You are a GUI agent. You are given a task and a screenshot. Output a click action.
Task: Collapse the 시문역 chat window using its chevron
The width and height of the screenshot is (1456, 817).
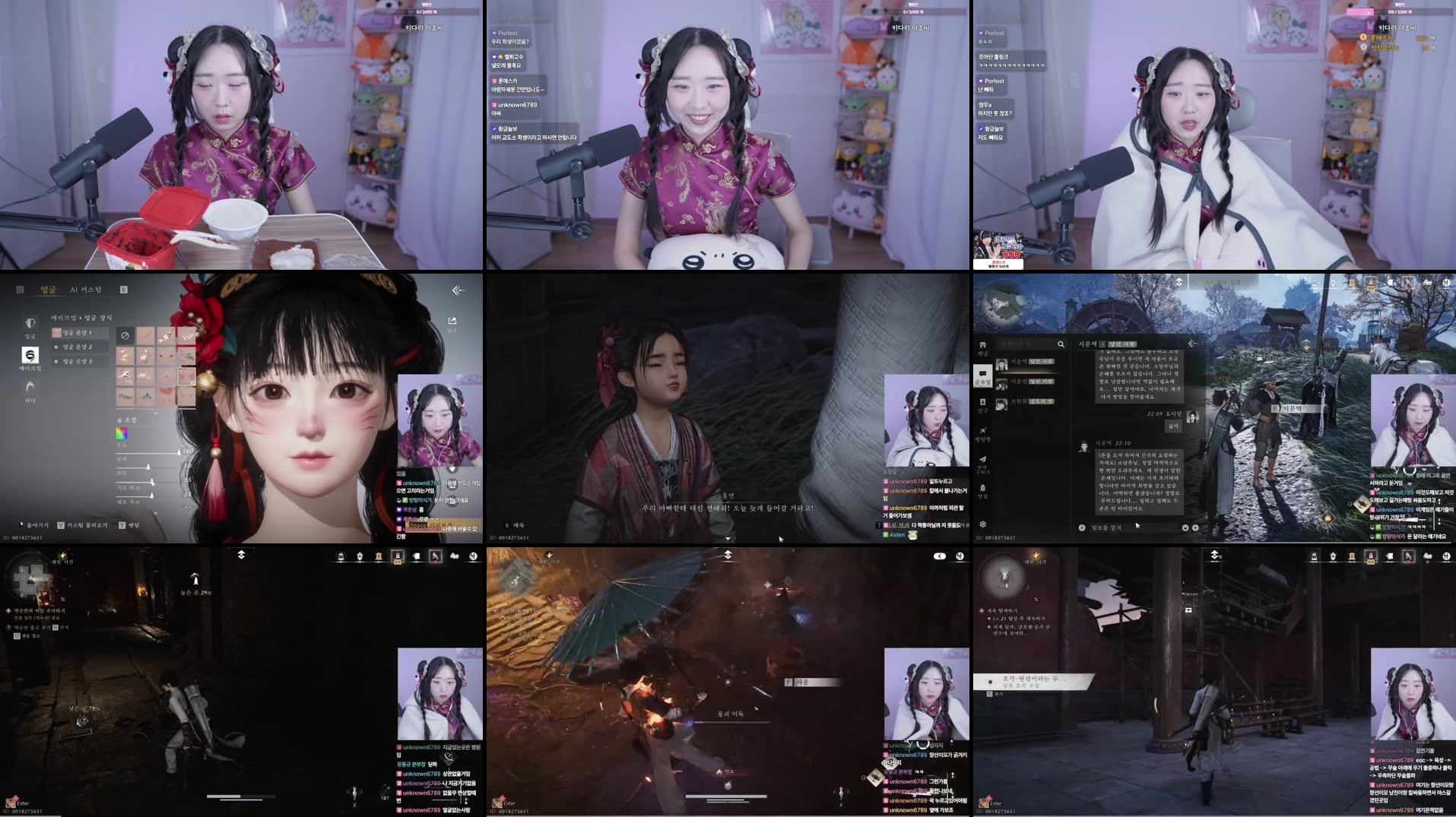click(1192, 343)
